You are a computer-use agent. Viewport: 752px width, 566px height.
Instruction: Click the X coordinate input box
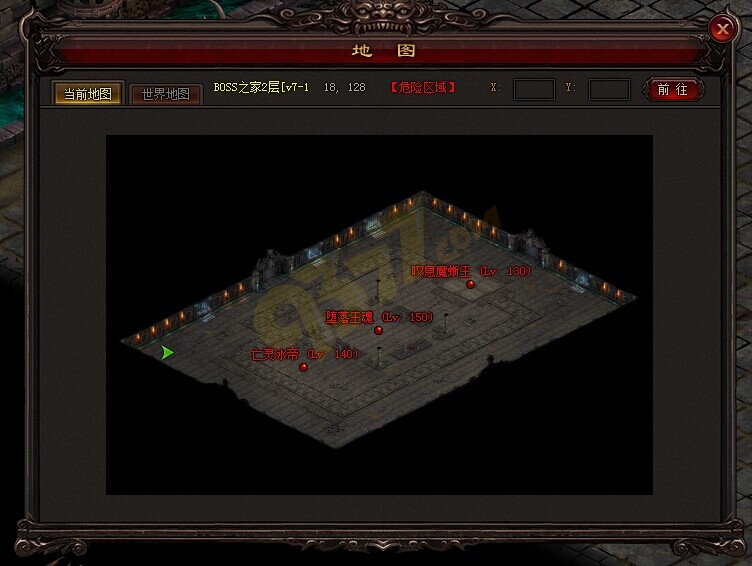534,89
